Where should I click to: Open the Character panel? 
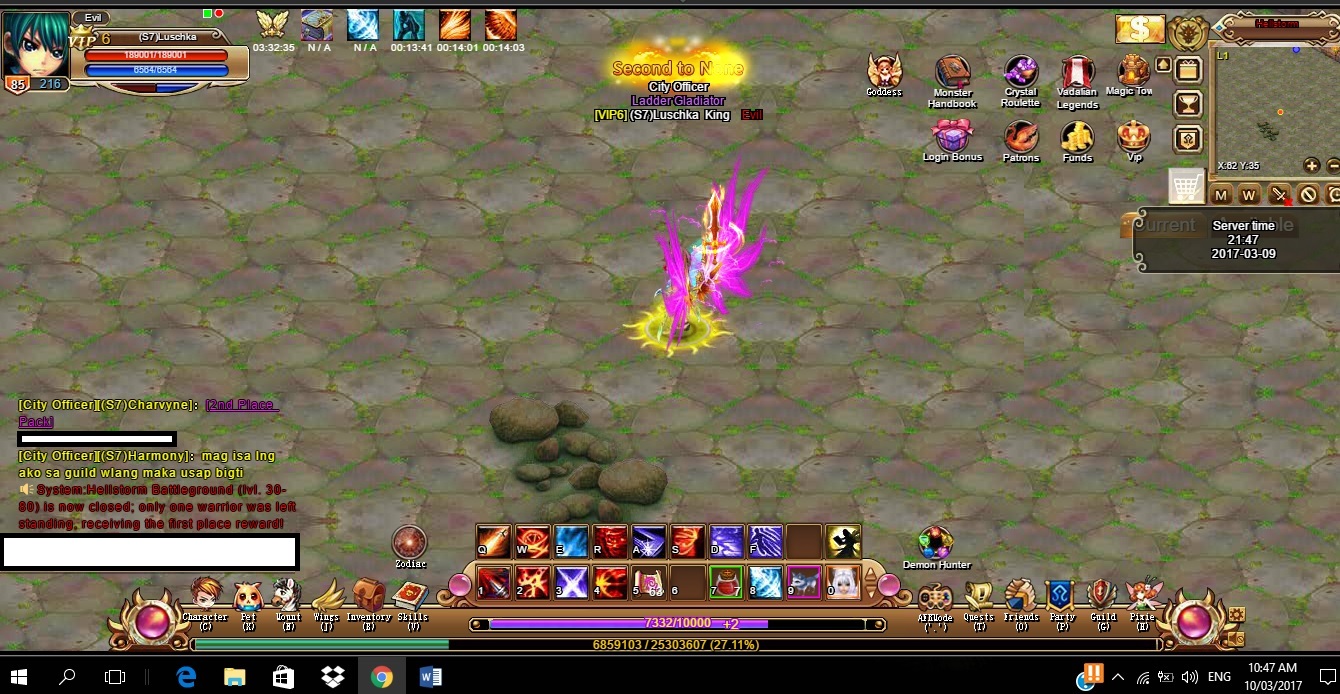pyautogui.click(x=205, y=596)
